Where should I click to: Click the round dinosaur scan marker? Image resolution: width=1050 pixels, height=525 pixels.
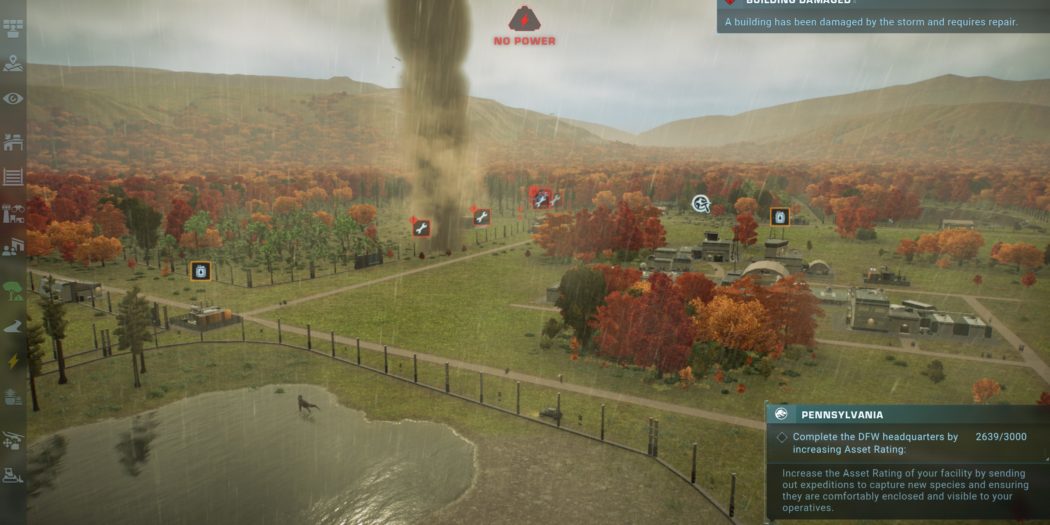click(x=701, y=204)
